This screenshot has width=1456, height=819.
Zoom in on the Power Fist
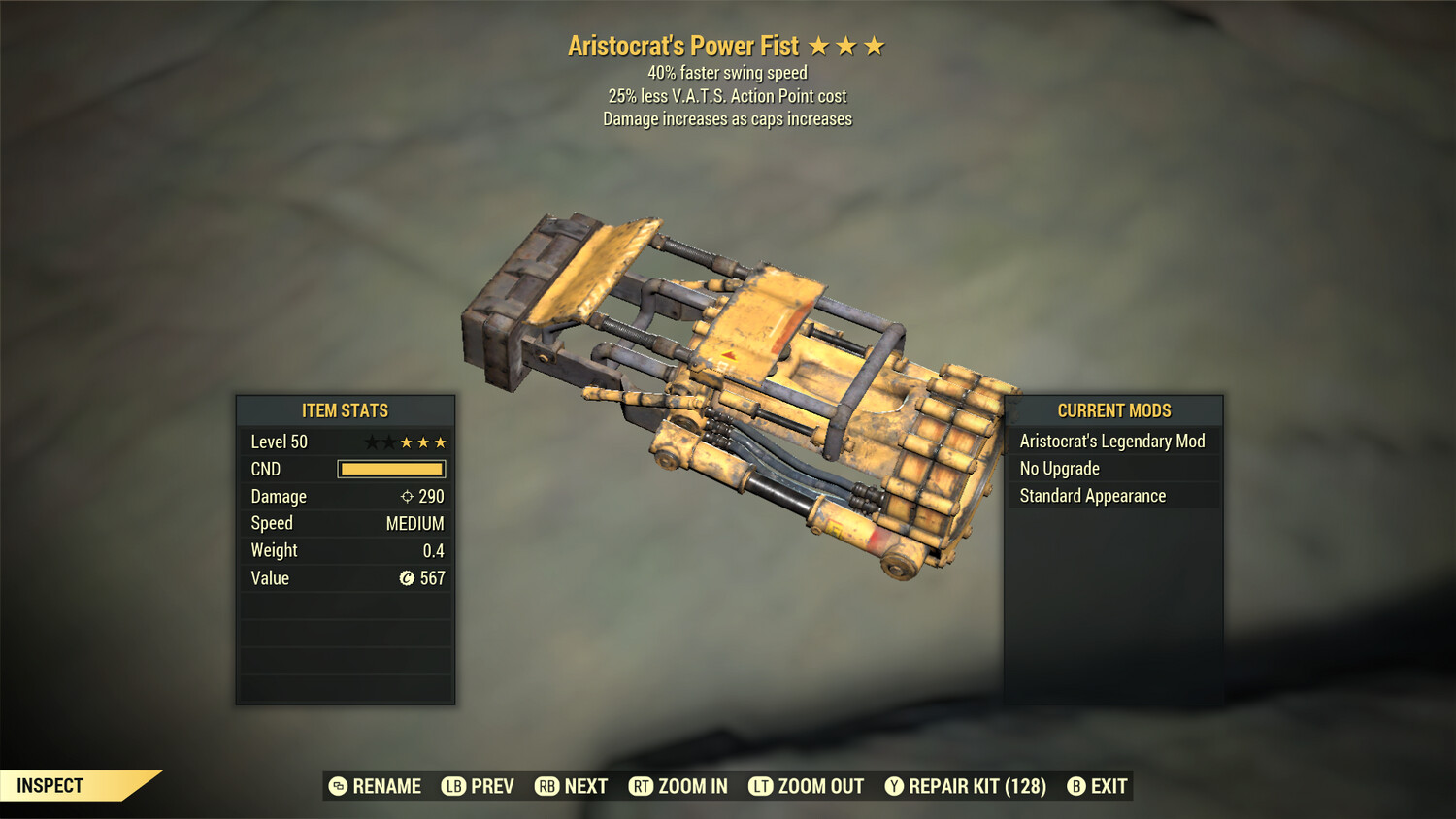(678, 786)
